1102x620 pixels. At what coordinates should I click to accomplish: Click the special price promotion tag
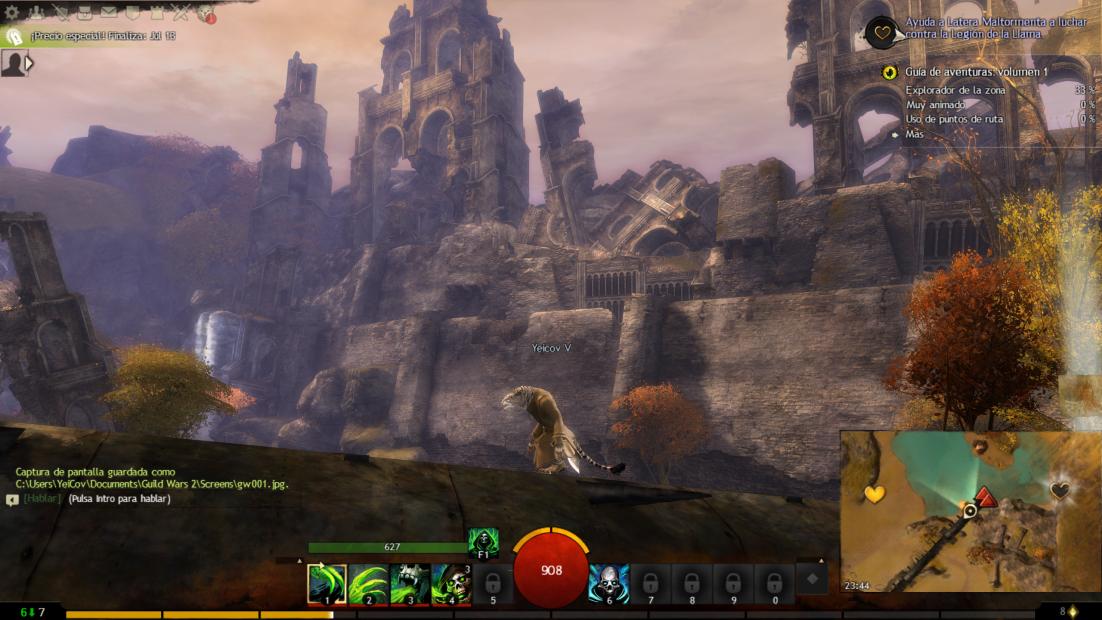point(14,36)
